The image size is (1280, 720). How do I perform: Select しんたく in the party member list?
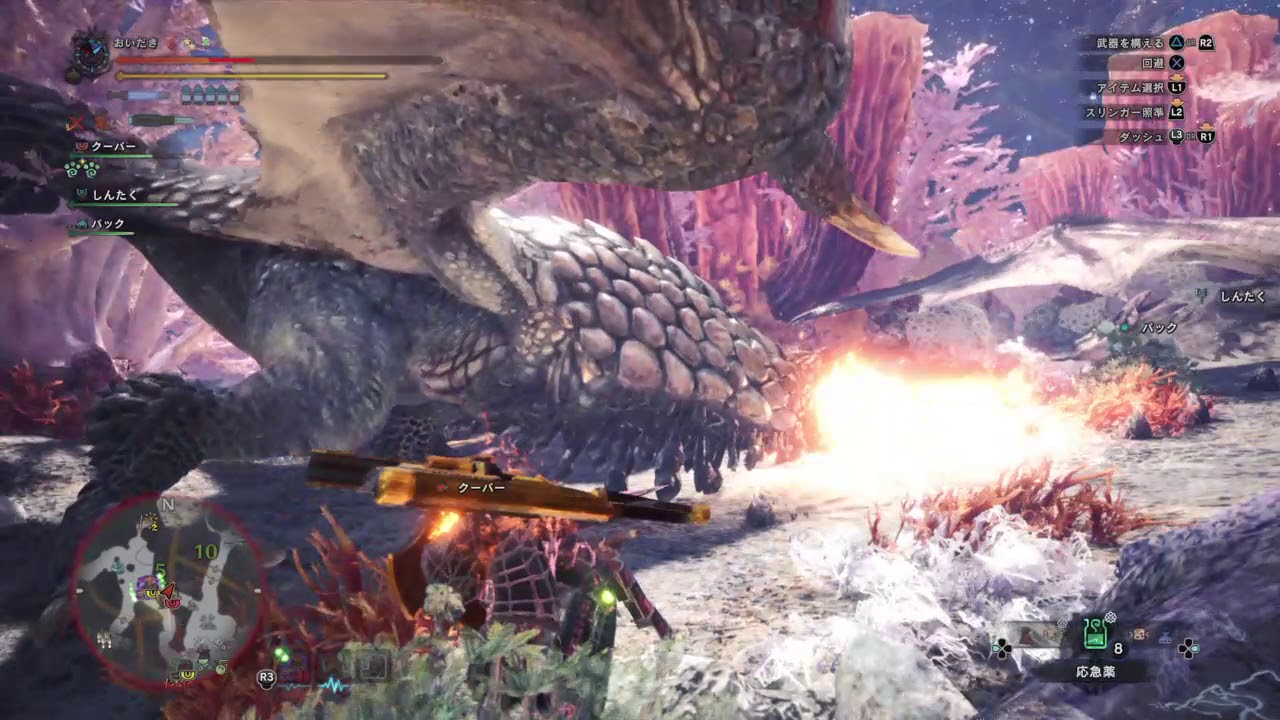click(113, 195)
